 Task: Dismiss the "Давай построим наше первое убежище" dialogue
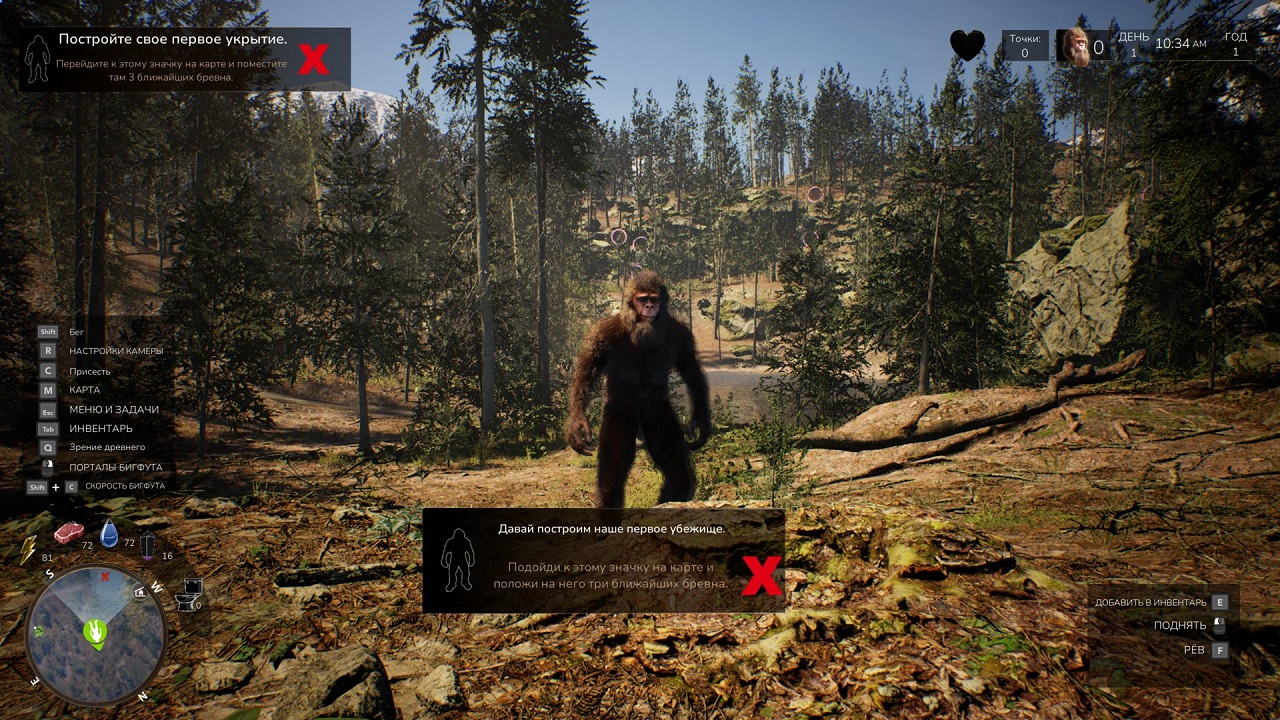761,575
